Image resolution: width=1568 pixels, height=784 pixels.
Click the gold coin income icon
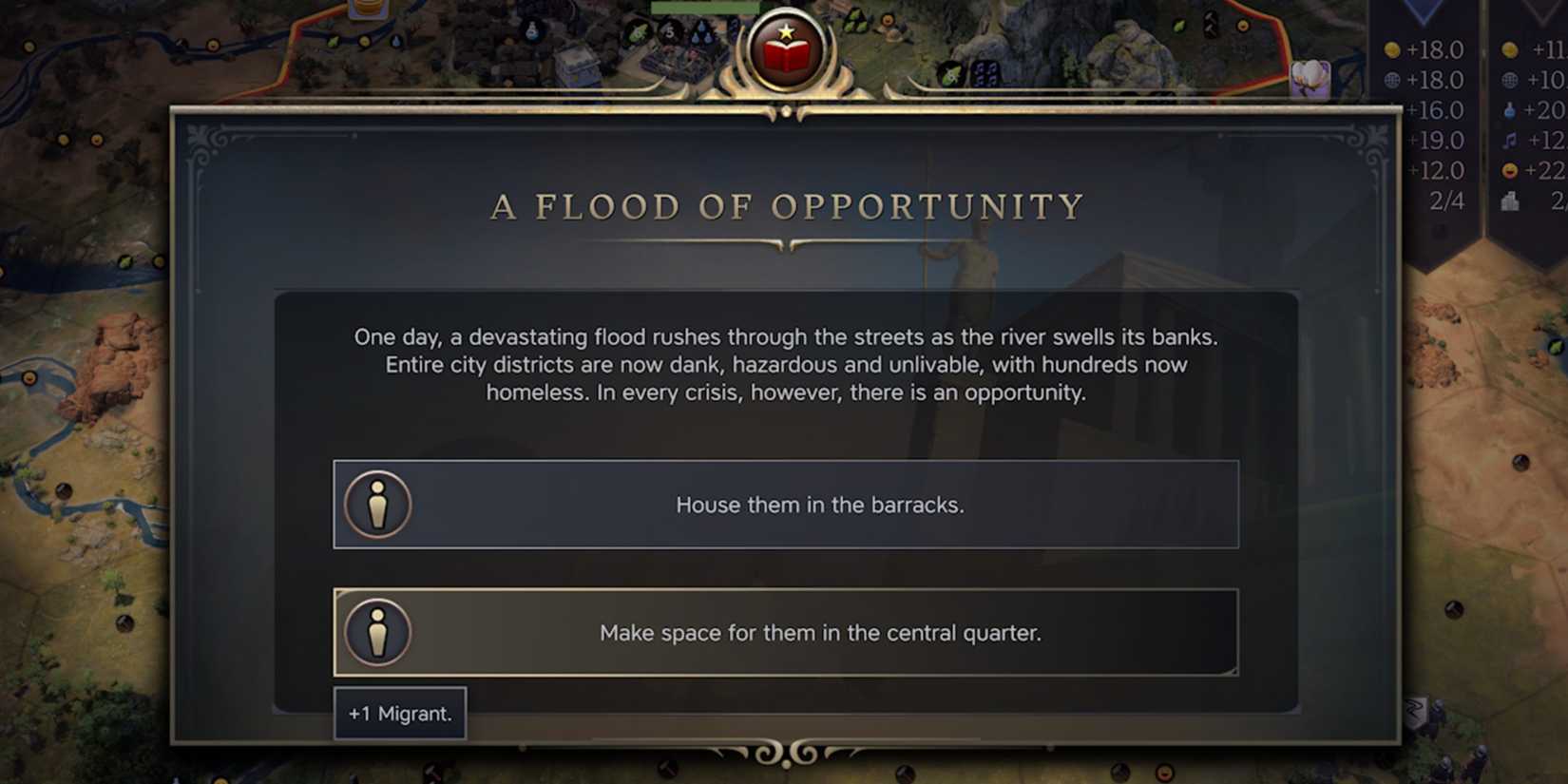pos(1391,49)
